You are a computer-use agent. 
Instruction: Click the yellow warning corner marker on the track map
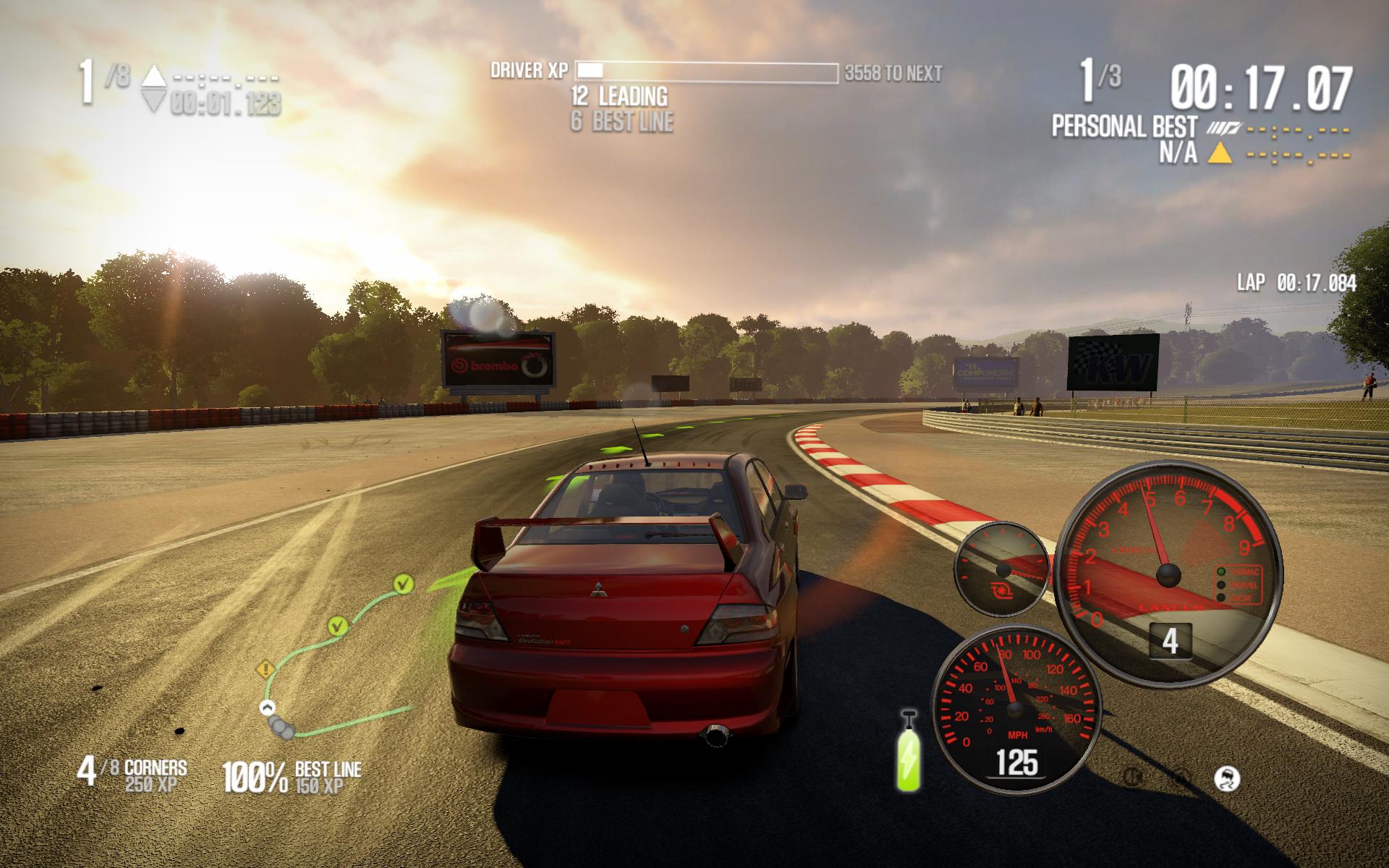pyautogui.click(x=266, y=669)
